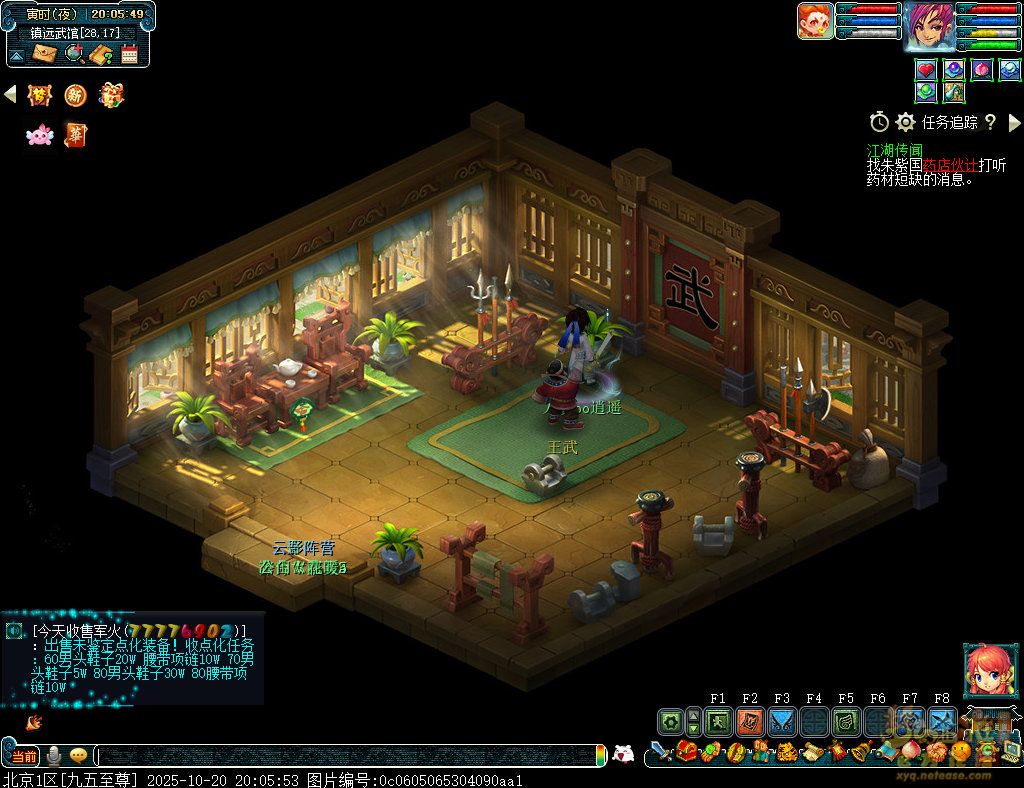The width and height of the screenshot is (1024, 788).
Task: Click the red heart buff icon
Action: click(926, 70)
